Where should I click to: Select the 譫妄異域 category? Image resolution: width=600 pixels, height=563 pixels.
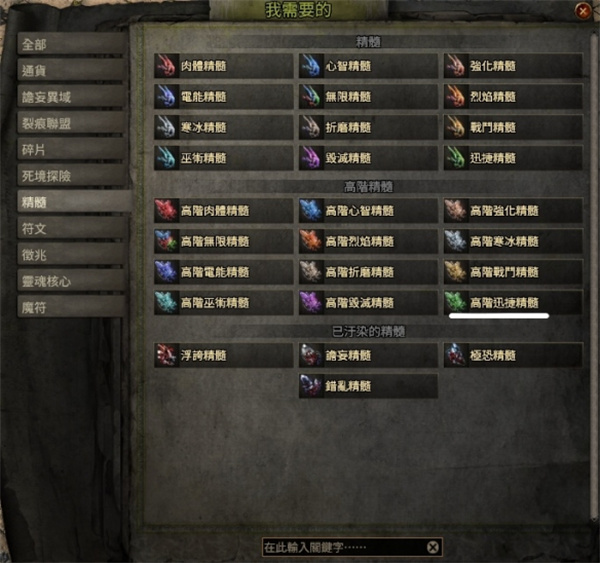[71, 97]
